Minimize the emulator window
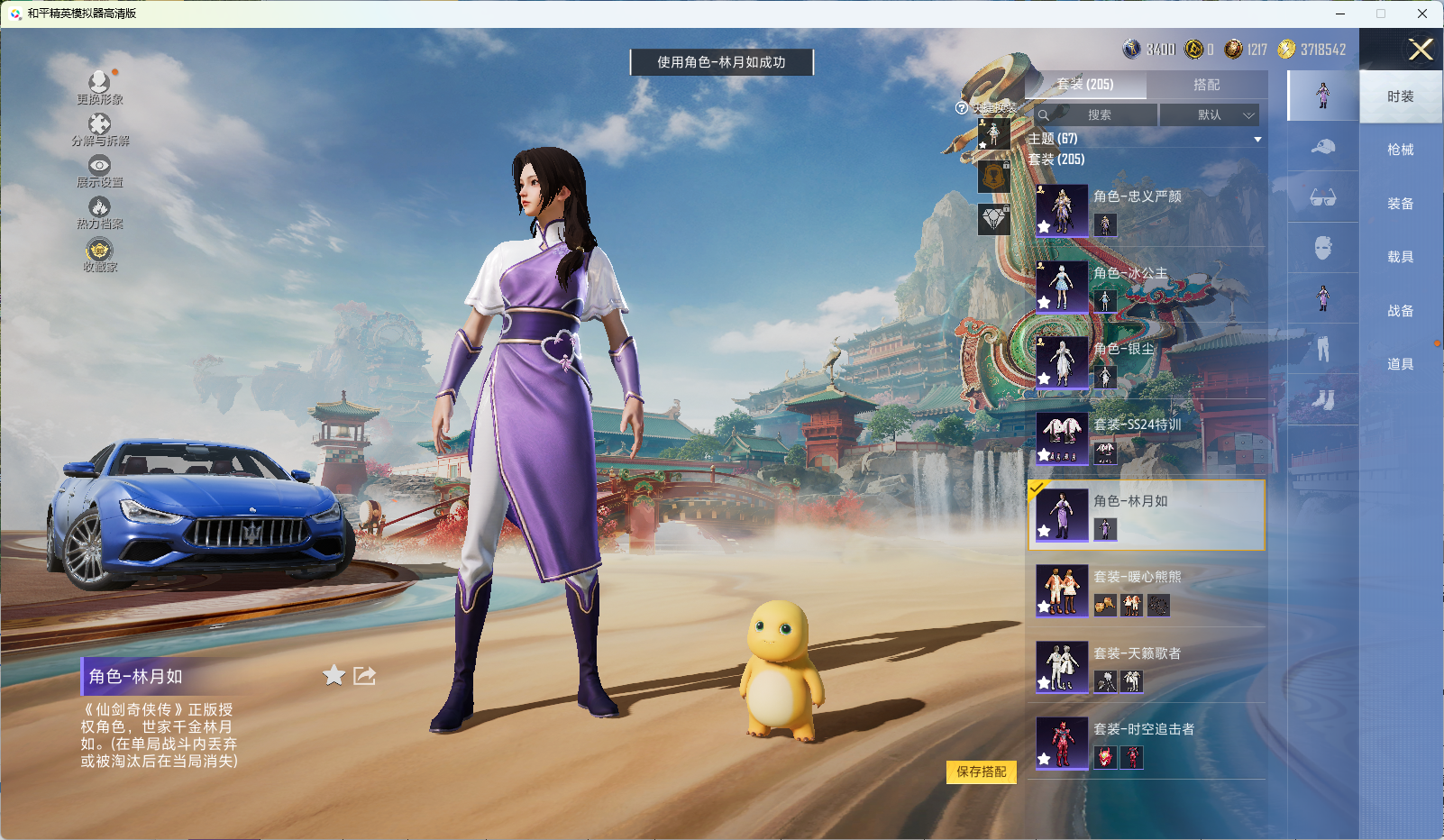This screenshot has width=1444, height=840. click(1340, 14)
